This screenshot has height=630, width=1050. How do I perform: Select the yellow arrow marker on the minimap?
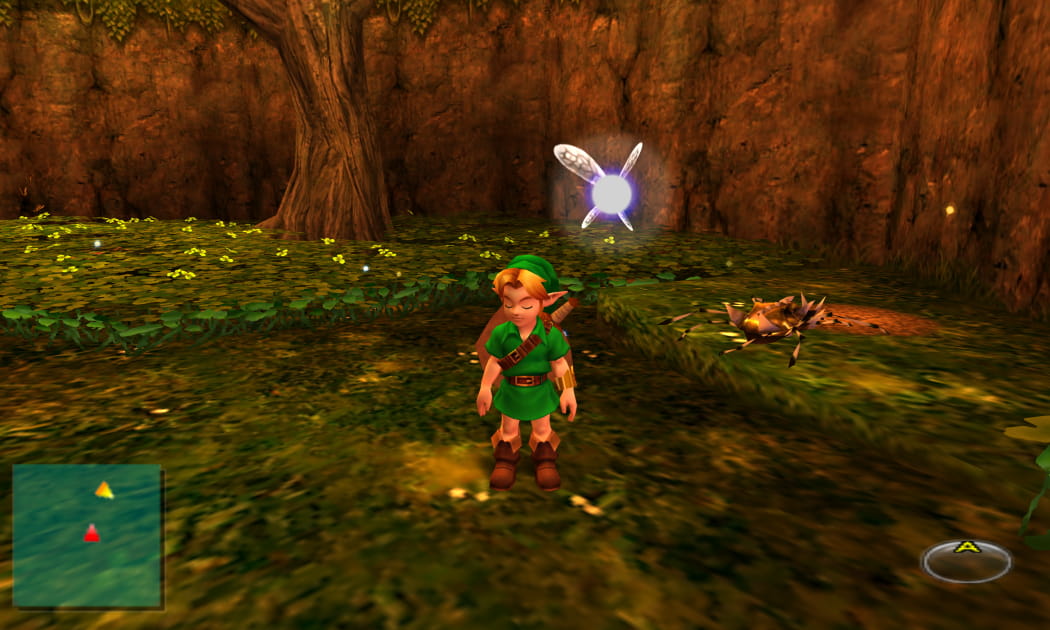(x=104, y=490)
